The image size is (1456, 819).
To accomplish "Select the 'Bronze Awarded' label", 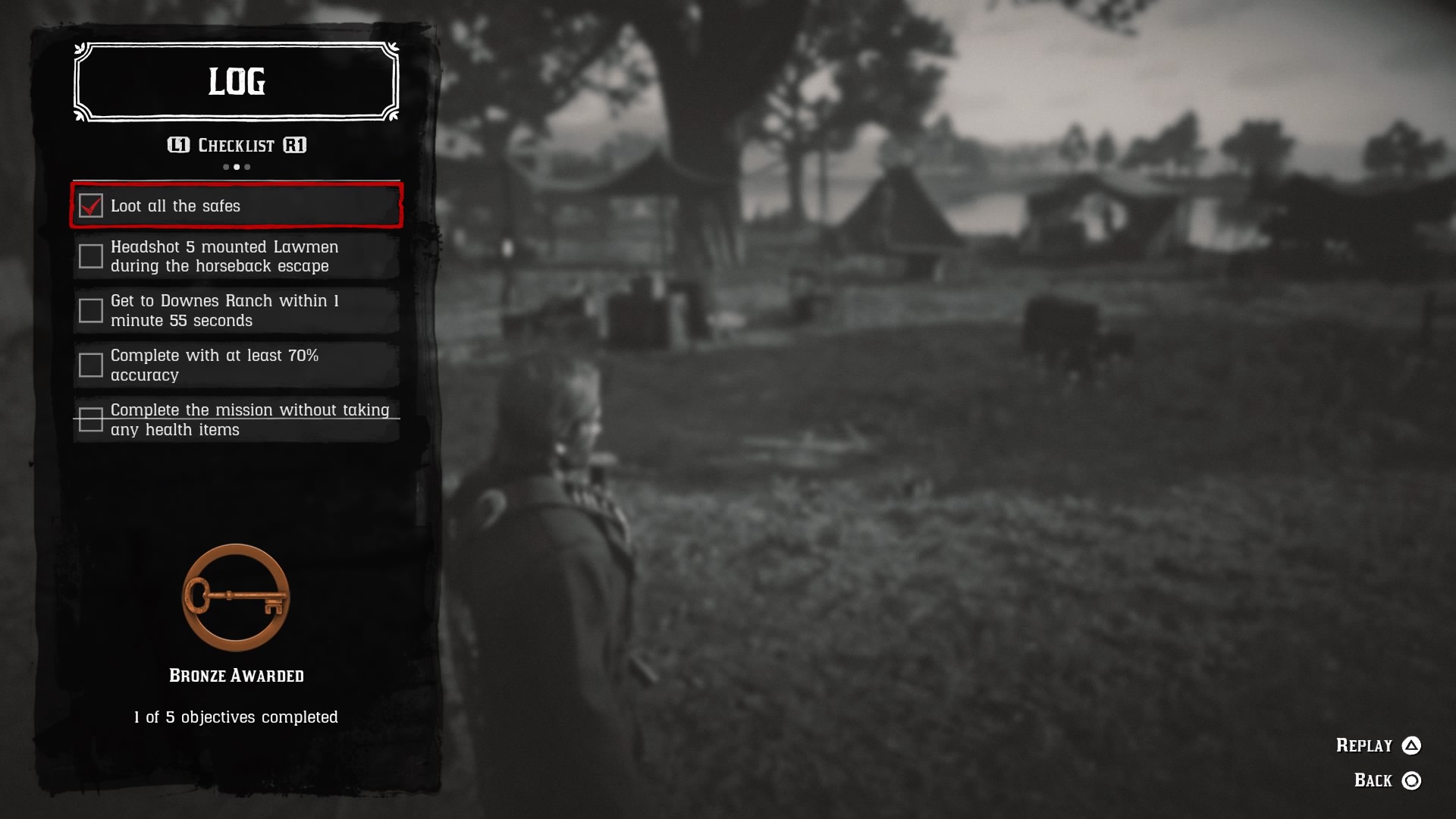I will [x=236, y=675].
